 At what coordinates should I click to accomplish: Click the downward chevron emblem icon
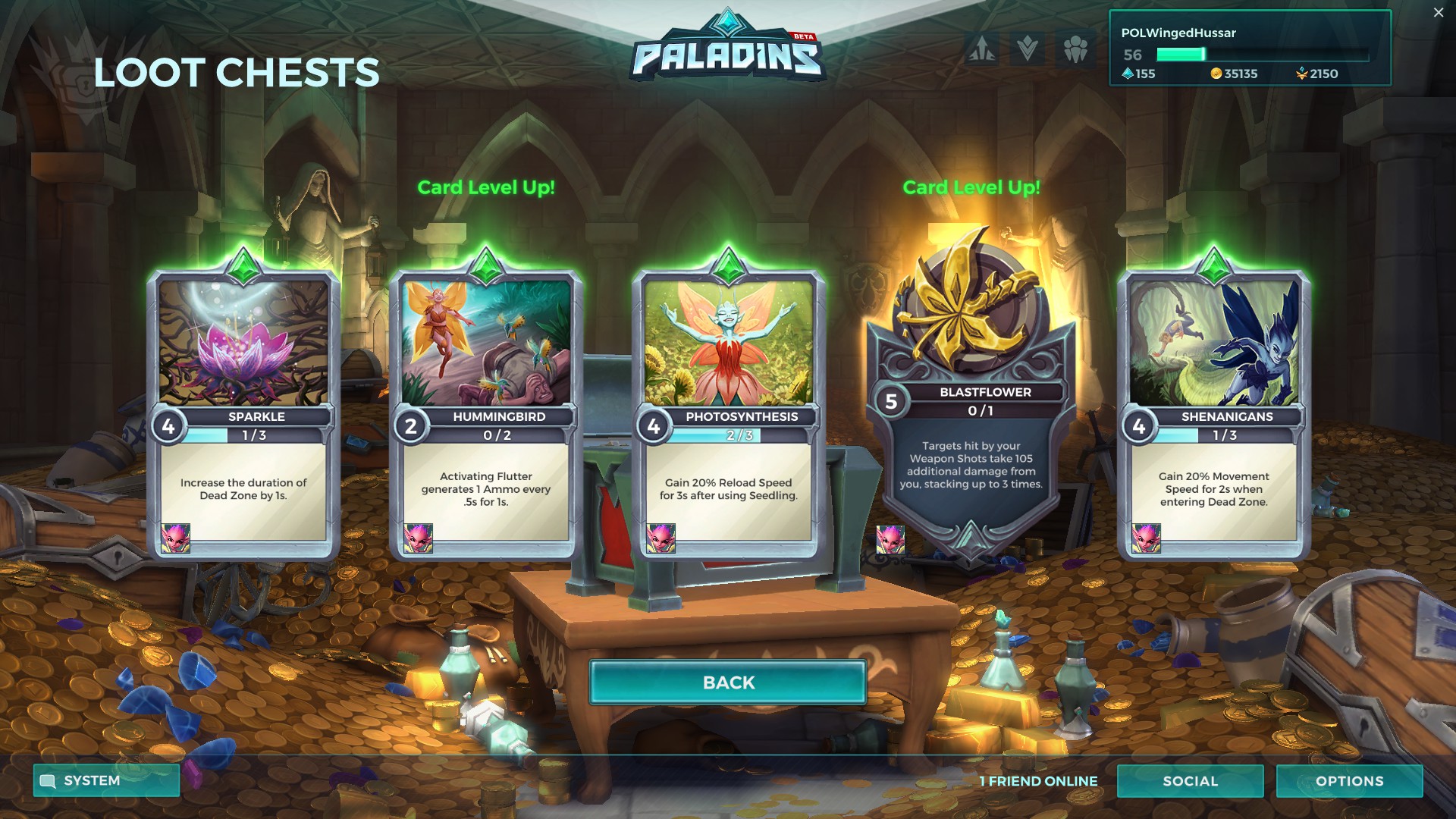(x=1028, y=49)
